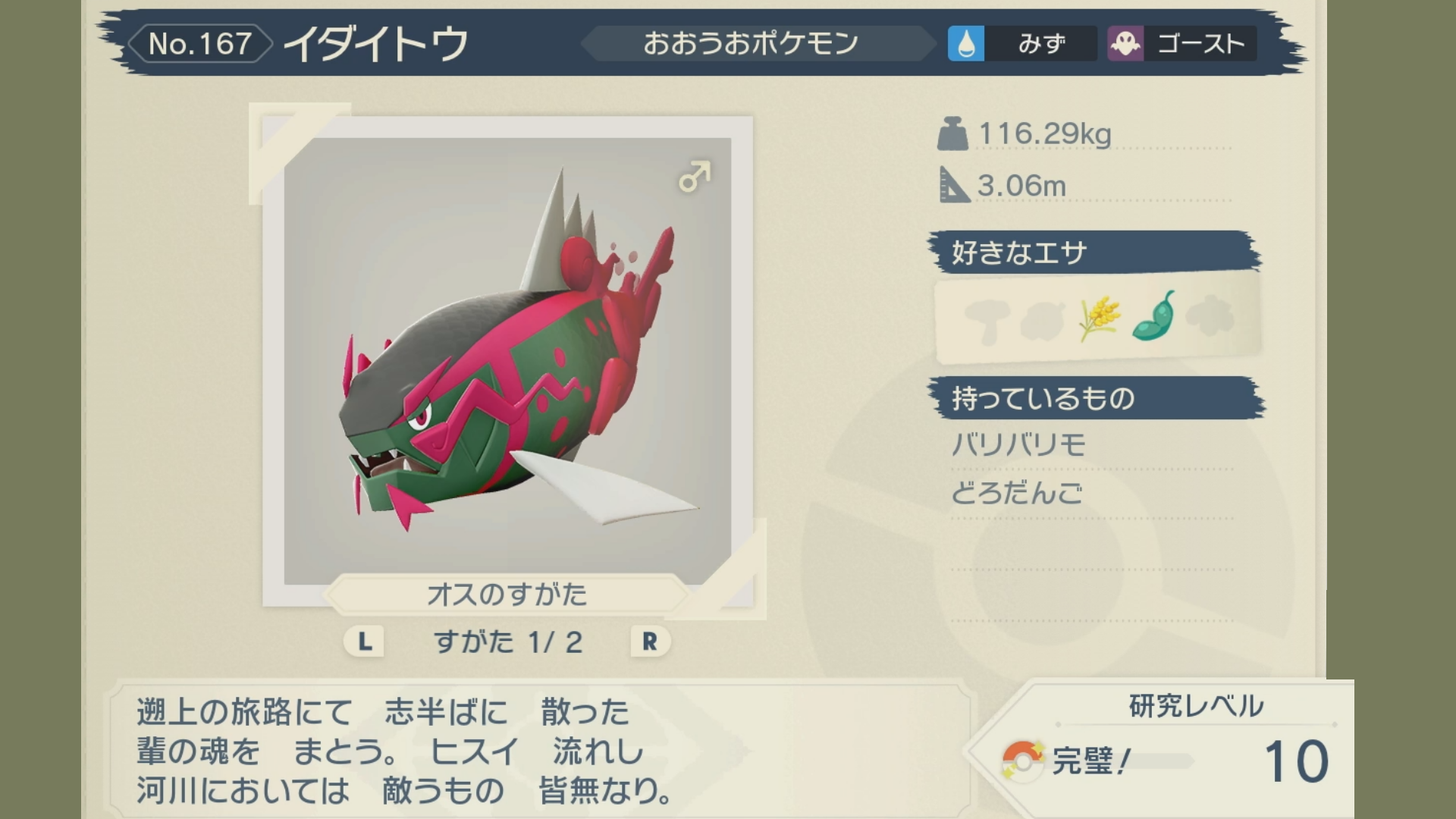Select the みず water type badge
This screenshot has height=819, width=1456.
pos(1021,43)
